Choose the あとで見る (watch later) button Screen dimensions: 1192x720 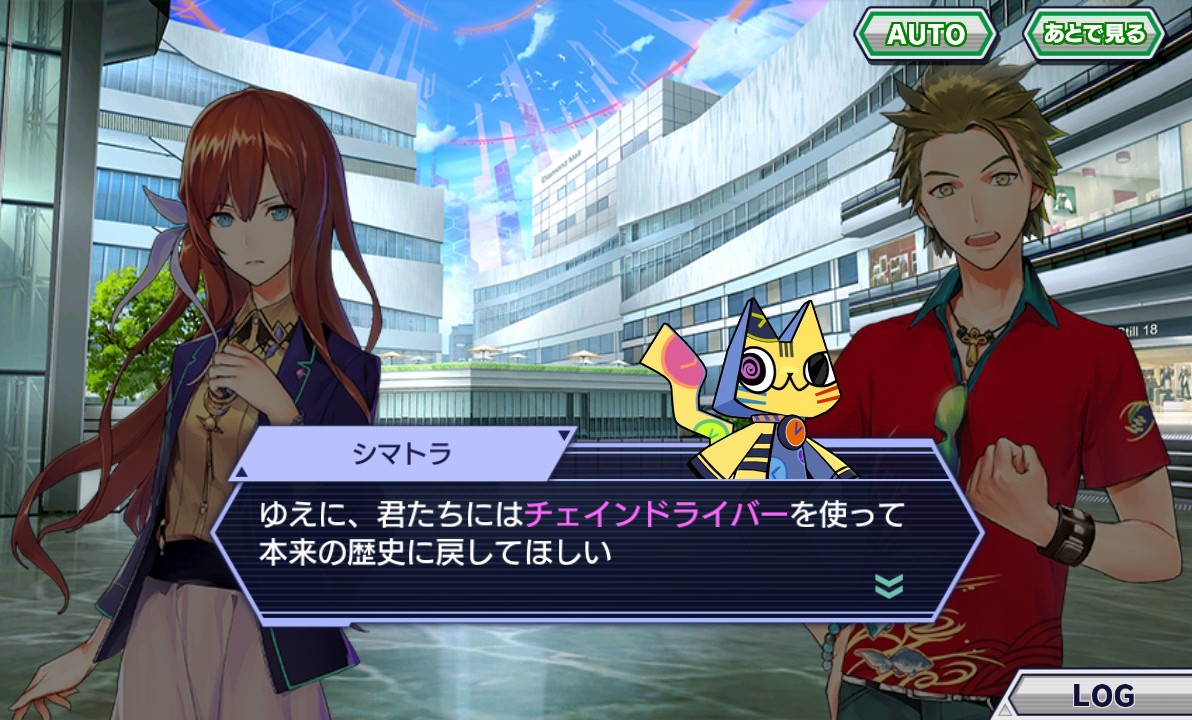click(x=1095, y=35)
